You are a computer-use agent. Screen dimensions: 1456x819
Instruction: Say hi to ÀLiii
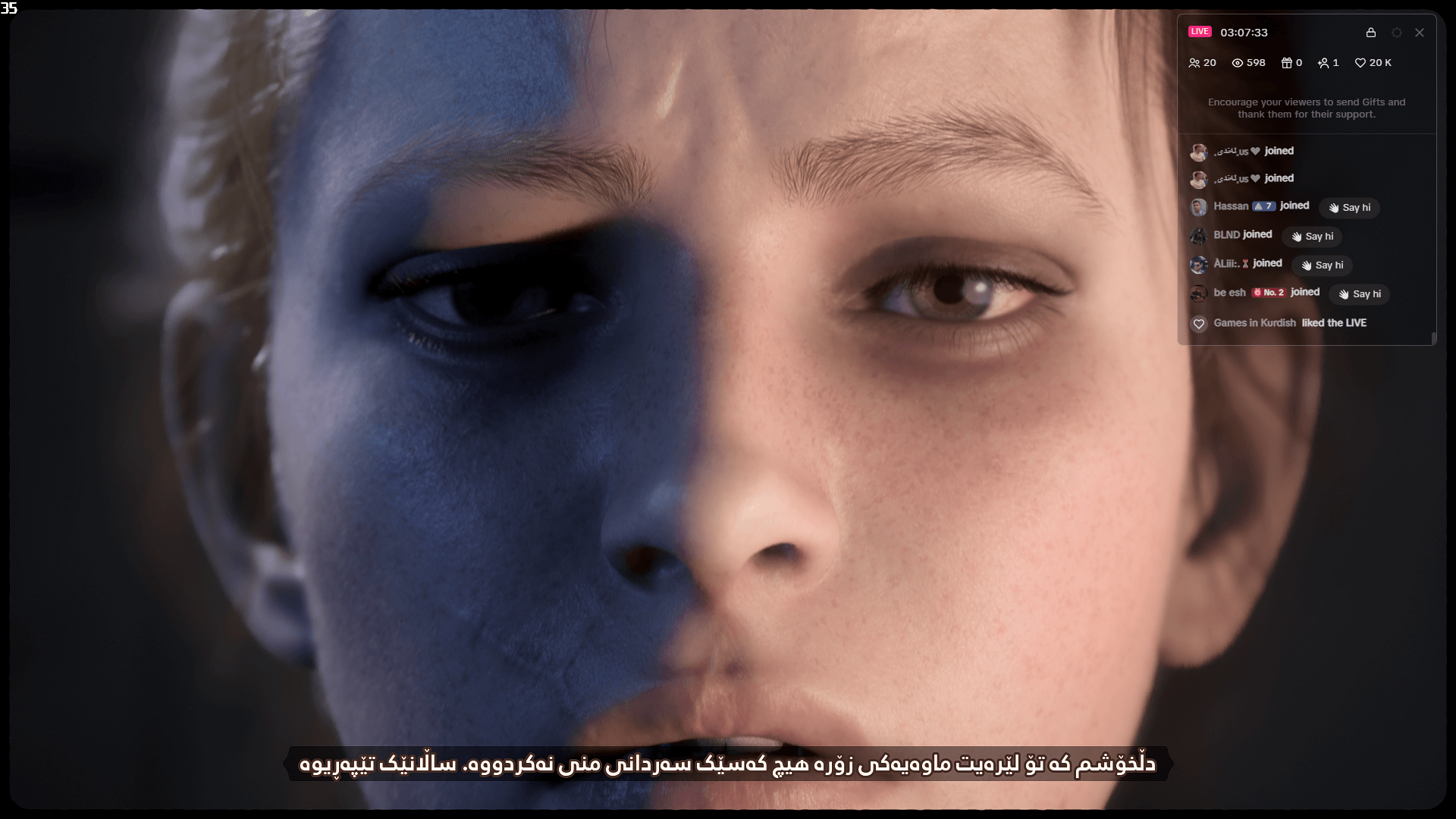(x=1322, y=265)
